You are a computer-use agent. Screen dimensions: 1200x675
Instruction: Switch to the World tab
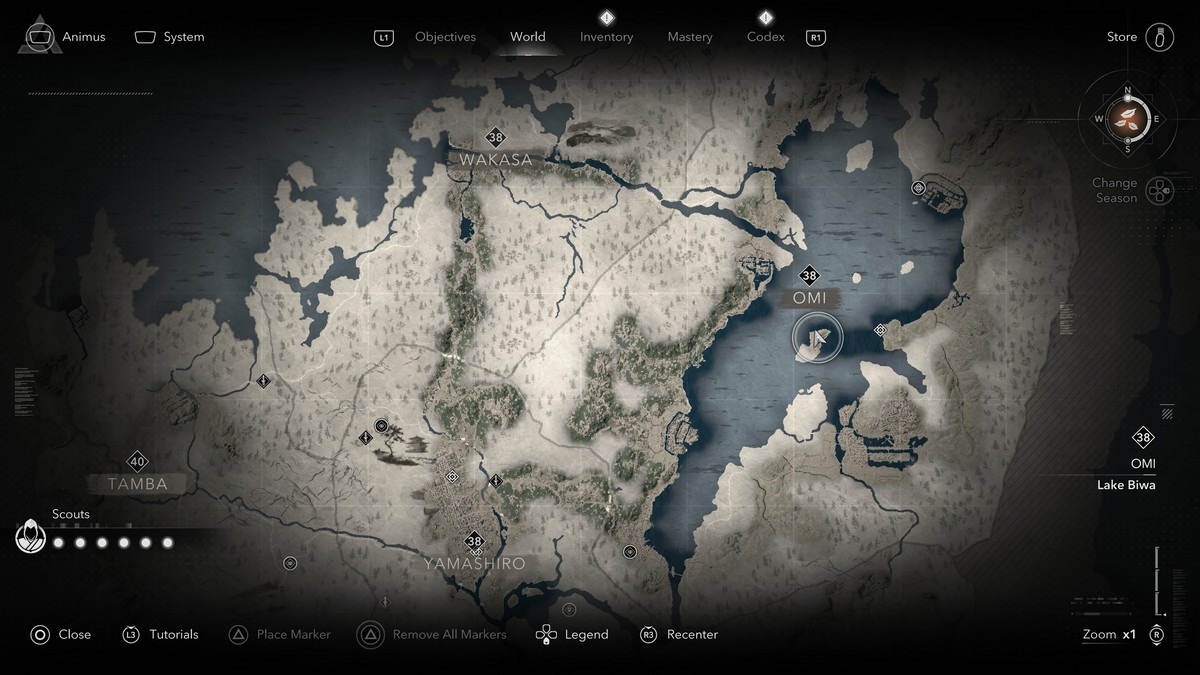click(x=528, y=37)
